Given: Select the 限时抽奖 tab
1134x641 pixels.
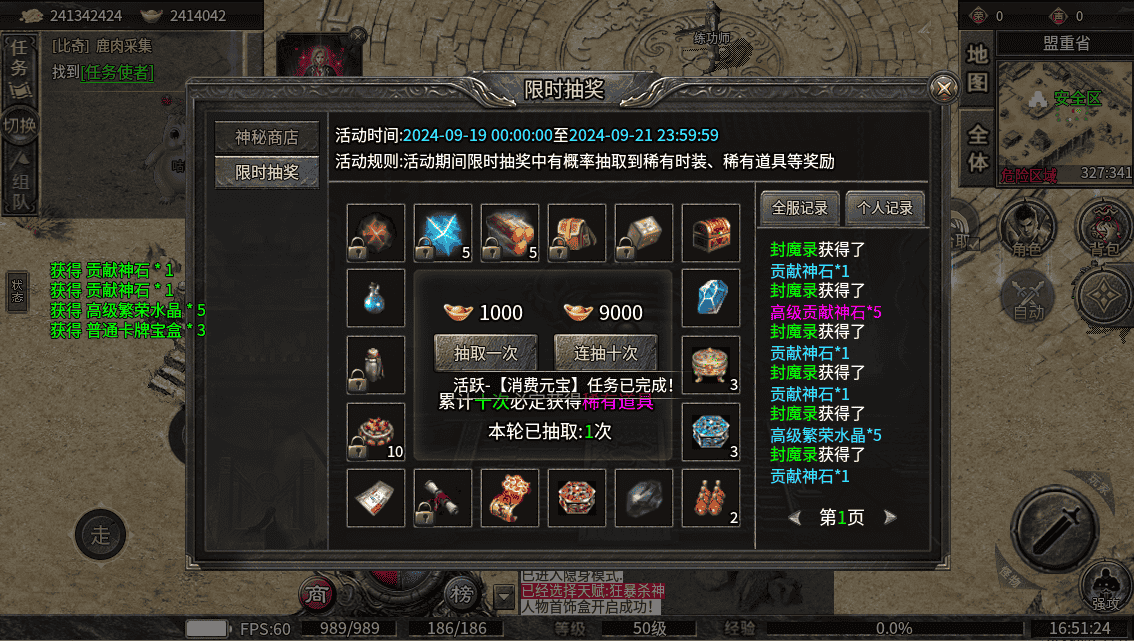Looking at the screenshot, I should tap(266, 172).
